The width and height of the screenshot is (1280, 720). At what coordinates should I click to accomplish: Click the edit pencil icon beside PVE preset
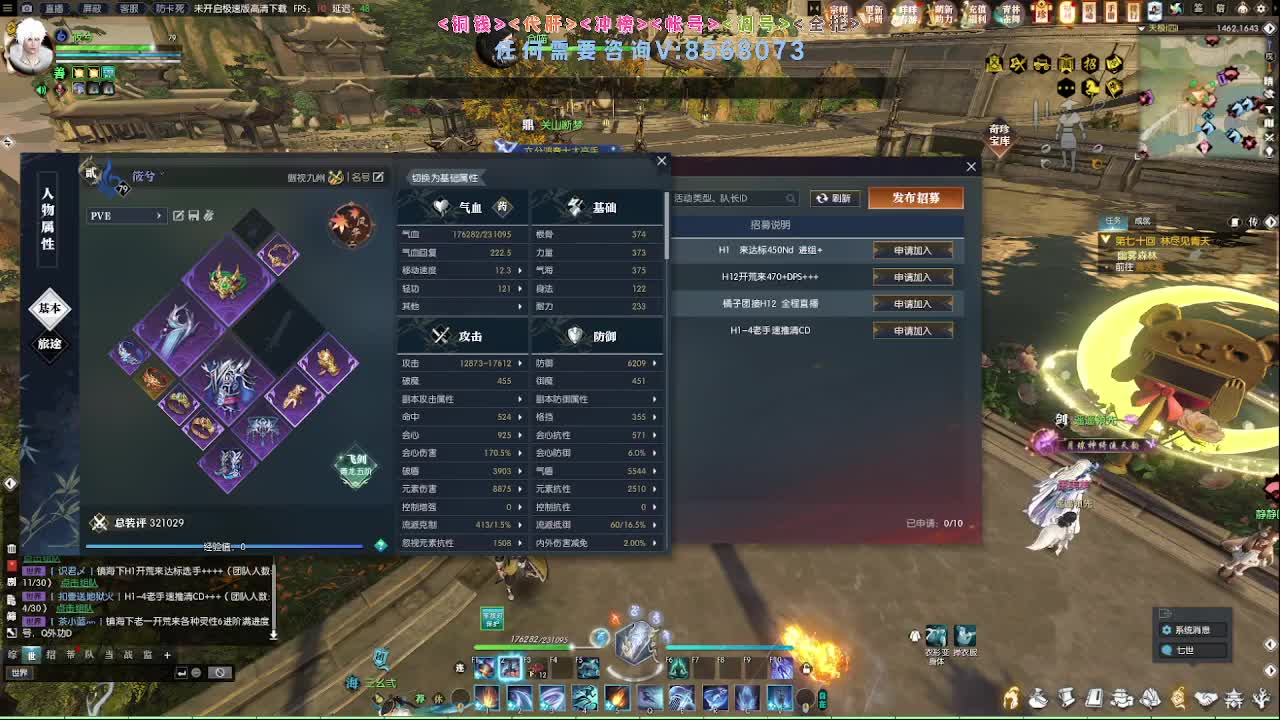tap(180, 215)
